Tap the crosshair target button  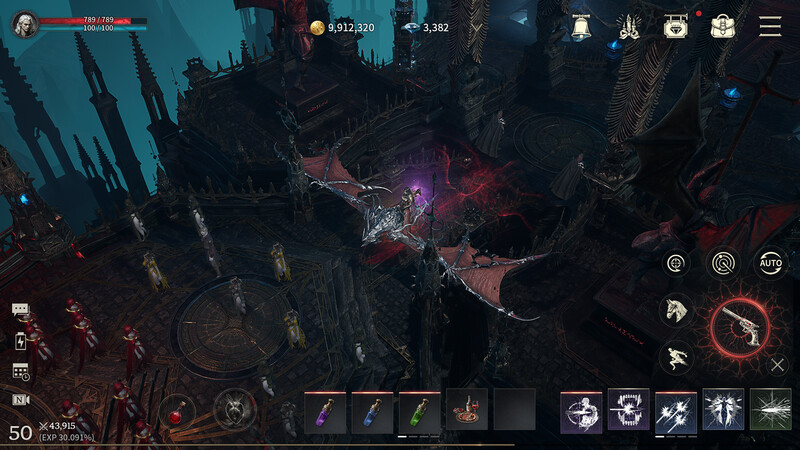(x=677, y=263)
